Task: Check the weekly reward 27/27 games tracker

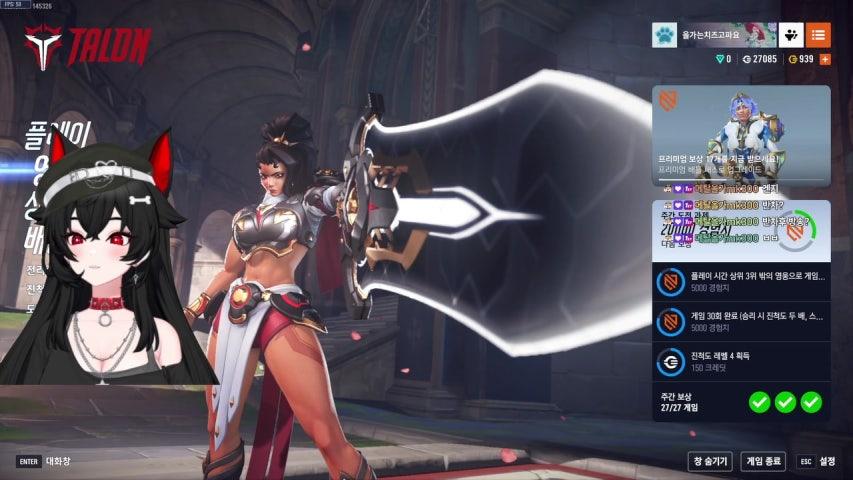Action: coord(741,402)
